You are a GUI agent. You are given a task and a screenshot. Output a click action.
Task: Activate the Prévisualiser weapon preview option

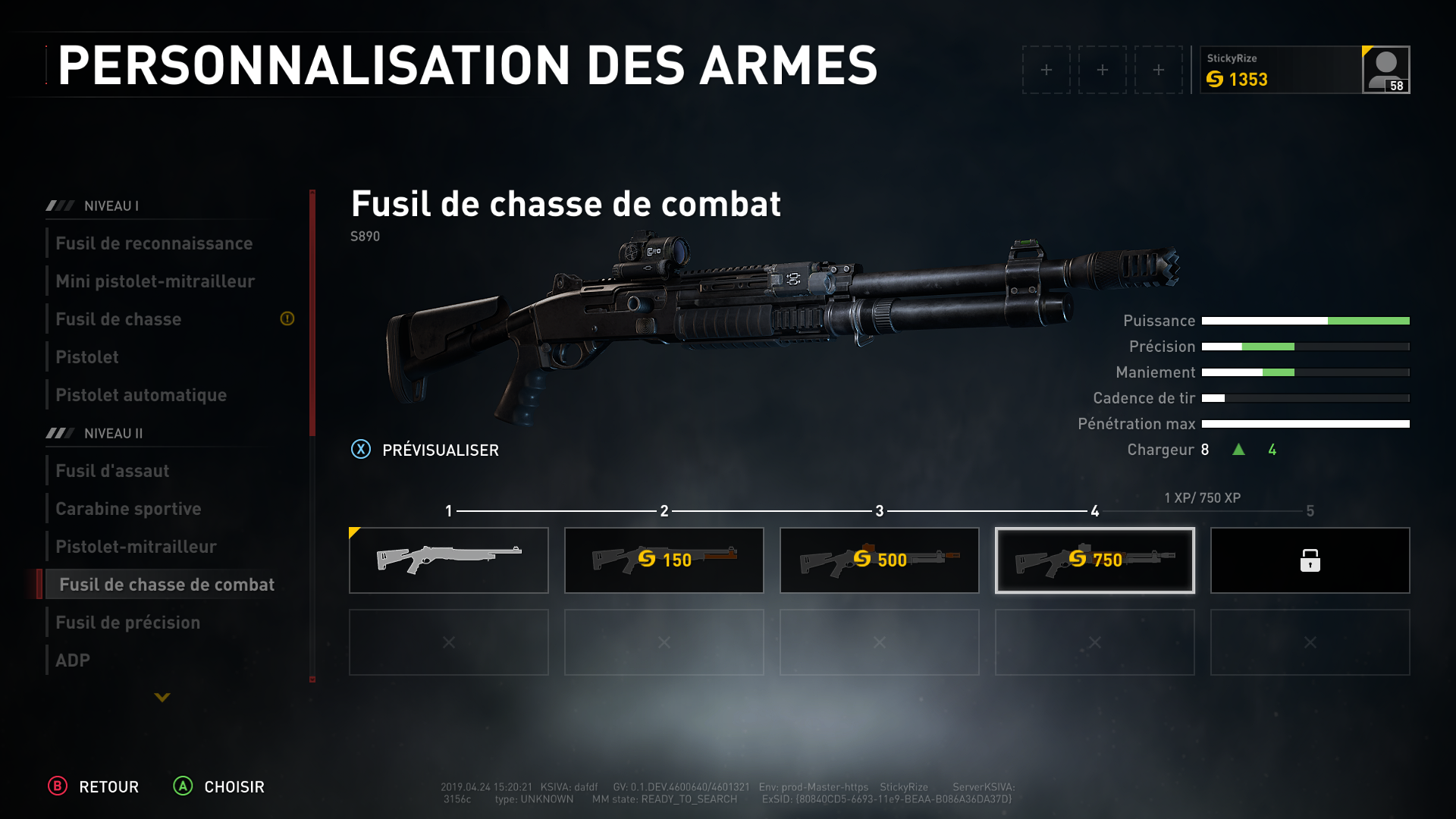(425, 450)
